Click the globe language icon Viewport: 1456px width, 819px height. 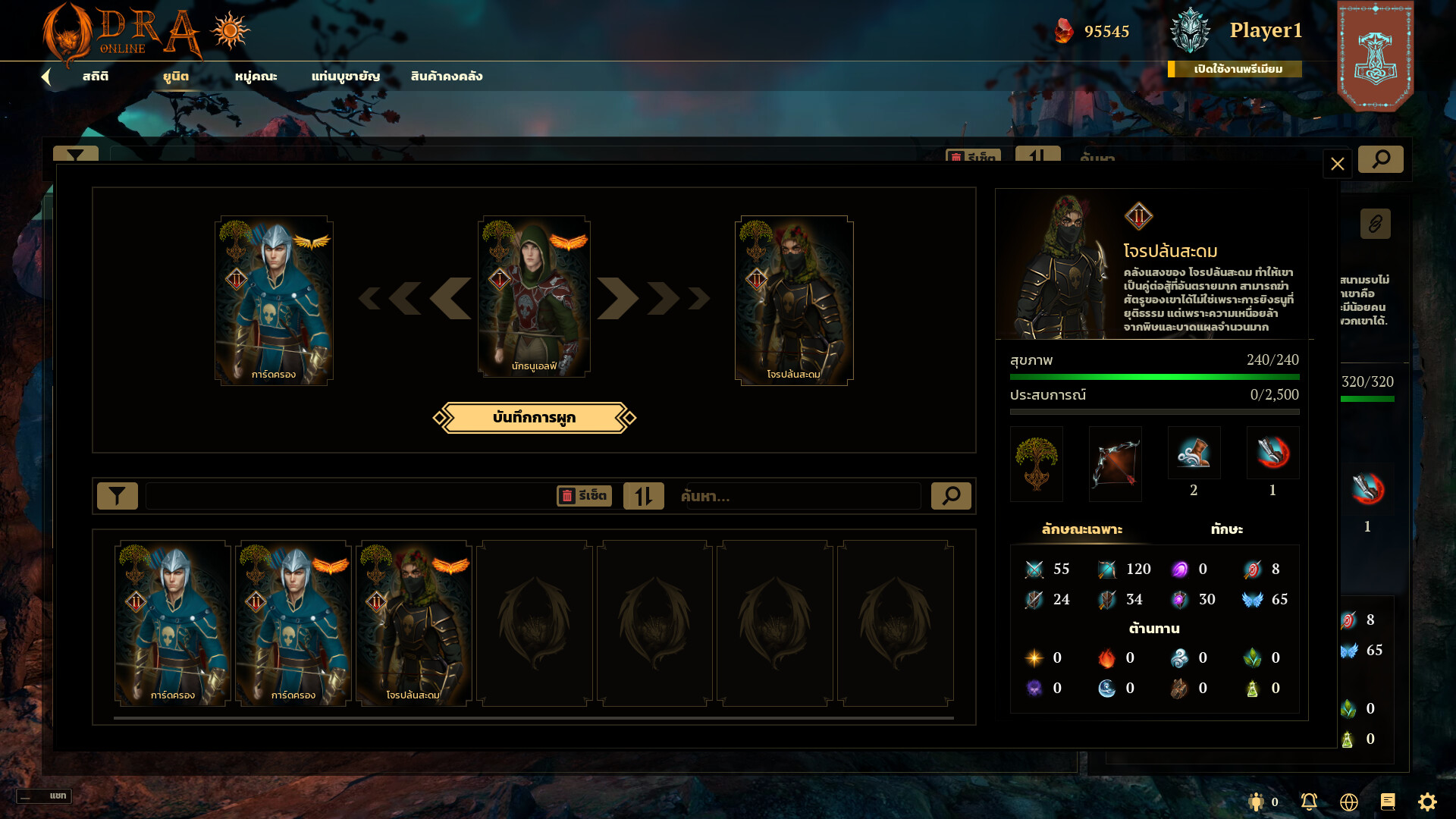[x=1348, y=802]
